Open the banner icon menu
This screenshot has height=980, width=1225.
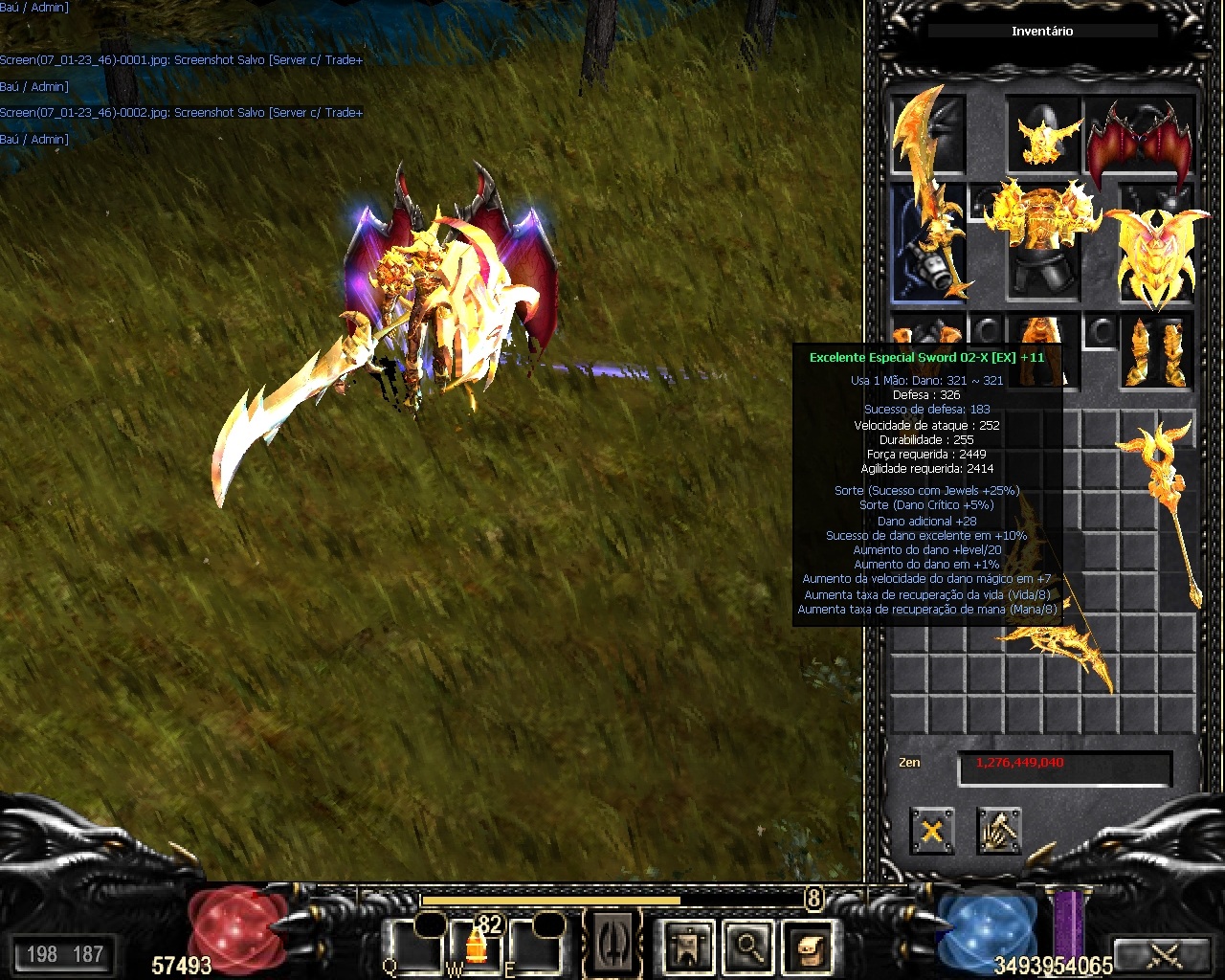[x=688, y=947]
